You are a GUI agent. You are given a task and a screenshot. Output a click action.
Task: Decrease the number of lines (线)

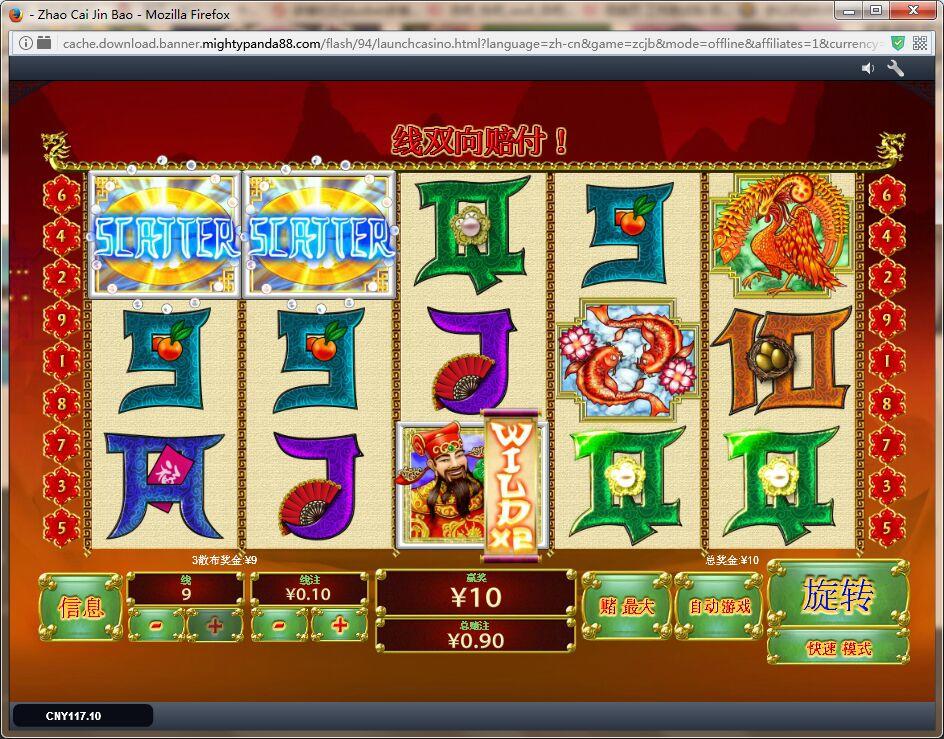pyautogui.click(x=157, y=625)
